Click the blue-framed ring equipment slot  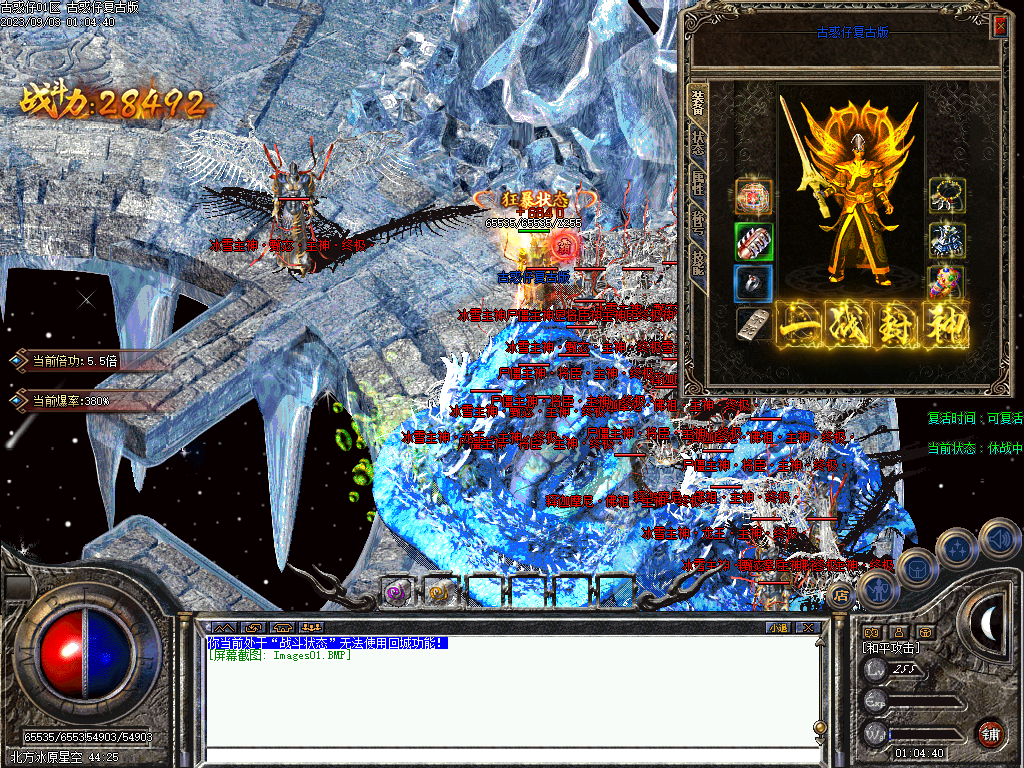click(753, 284)
